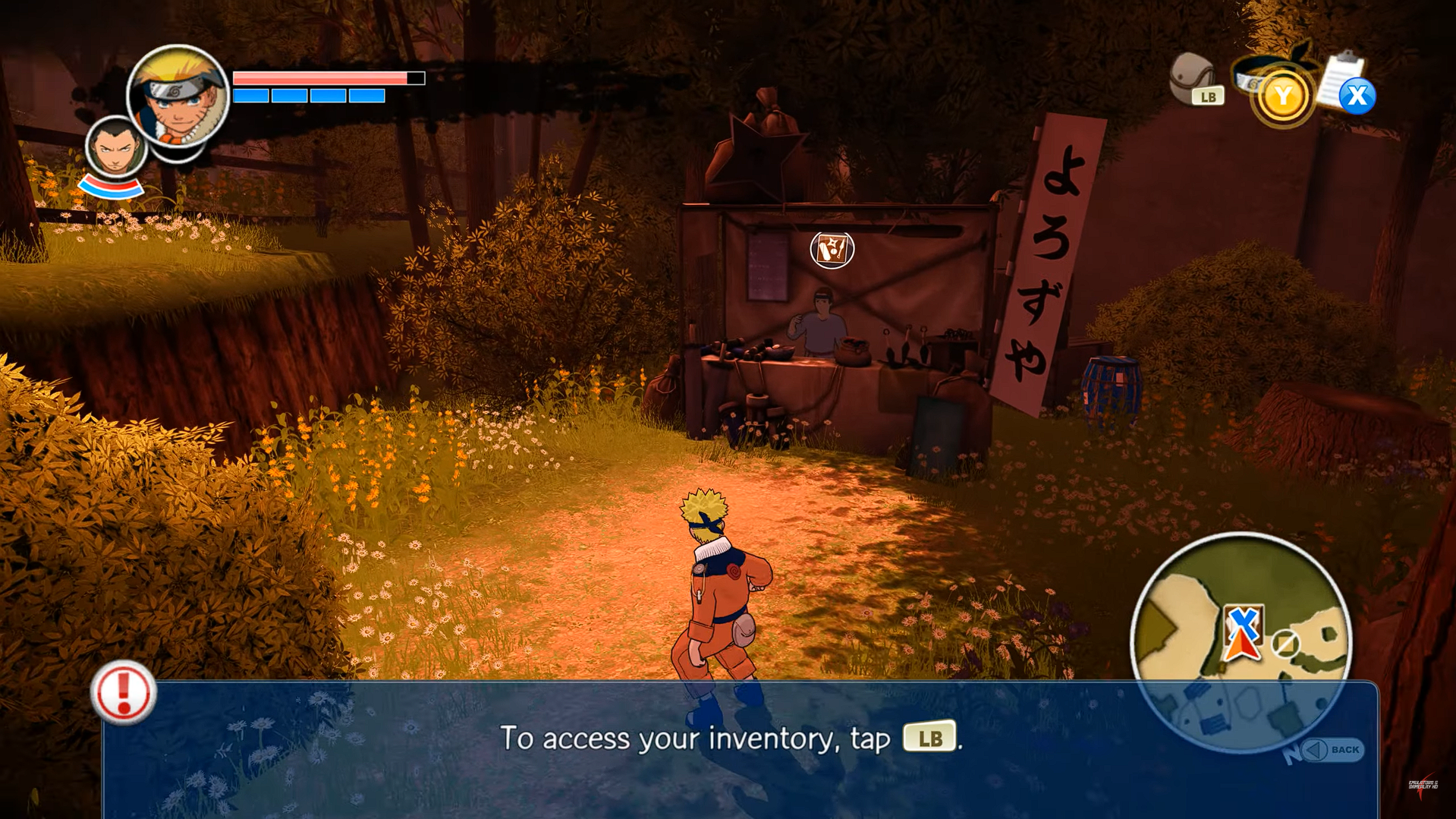The image size is (1456, 819).
Task: Click the red exclamation tutorial alert icon
Action: coord(123,691)
